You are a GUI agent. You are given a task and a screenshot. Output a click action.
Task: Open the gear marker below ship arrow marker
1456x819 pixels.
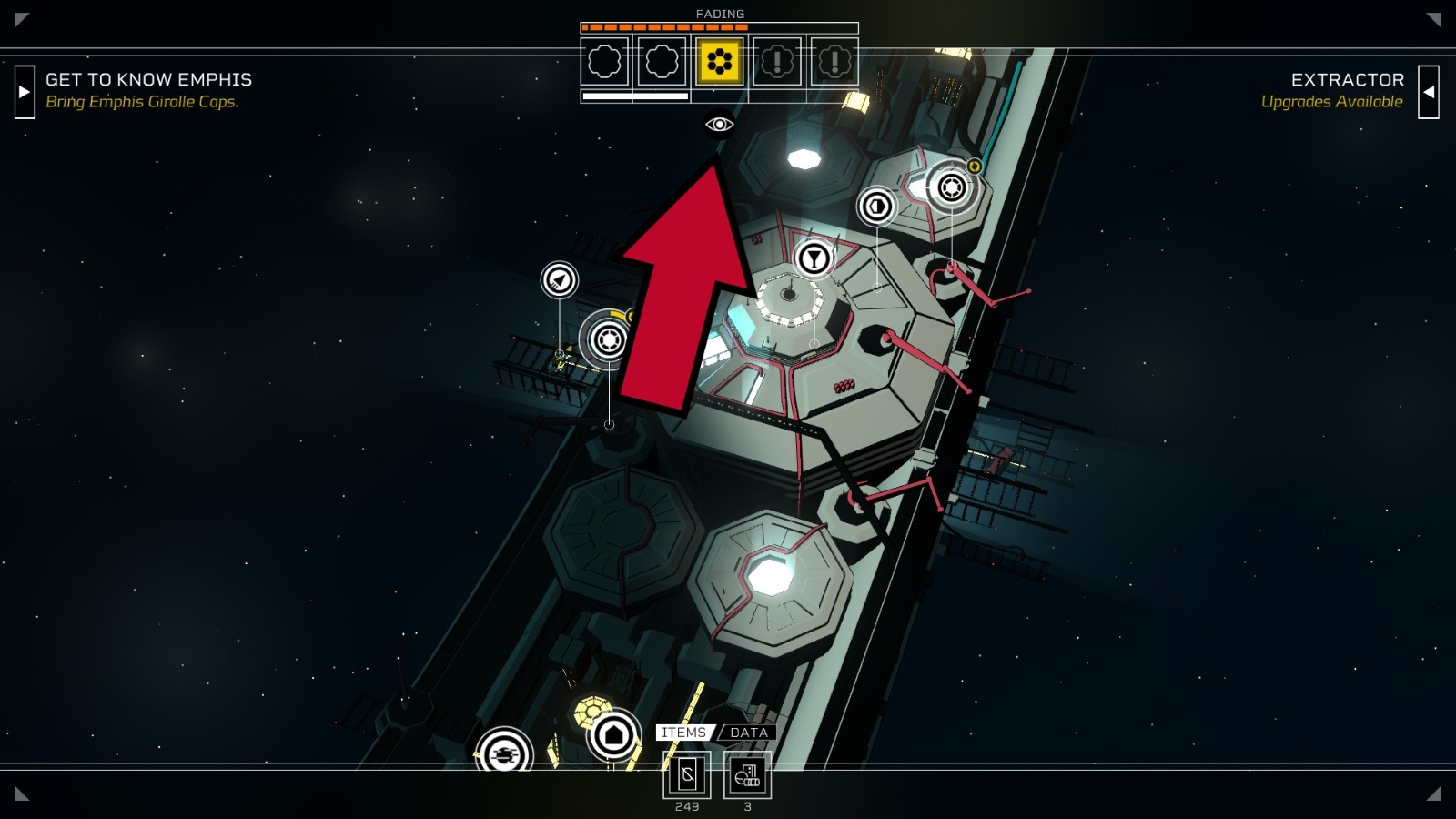(608, 339)
